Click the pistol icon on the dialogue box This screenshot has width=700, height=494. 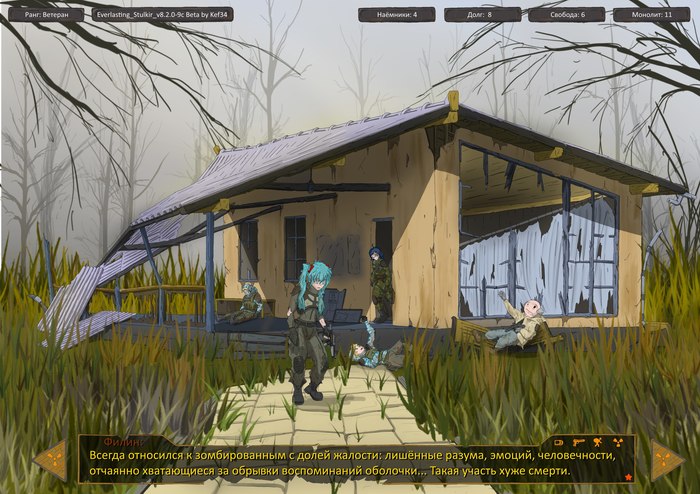pyautogui.click(x=578, y=442)
